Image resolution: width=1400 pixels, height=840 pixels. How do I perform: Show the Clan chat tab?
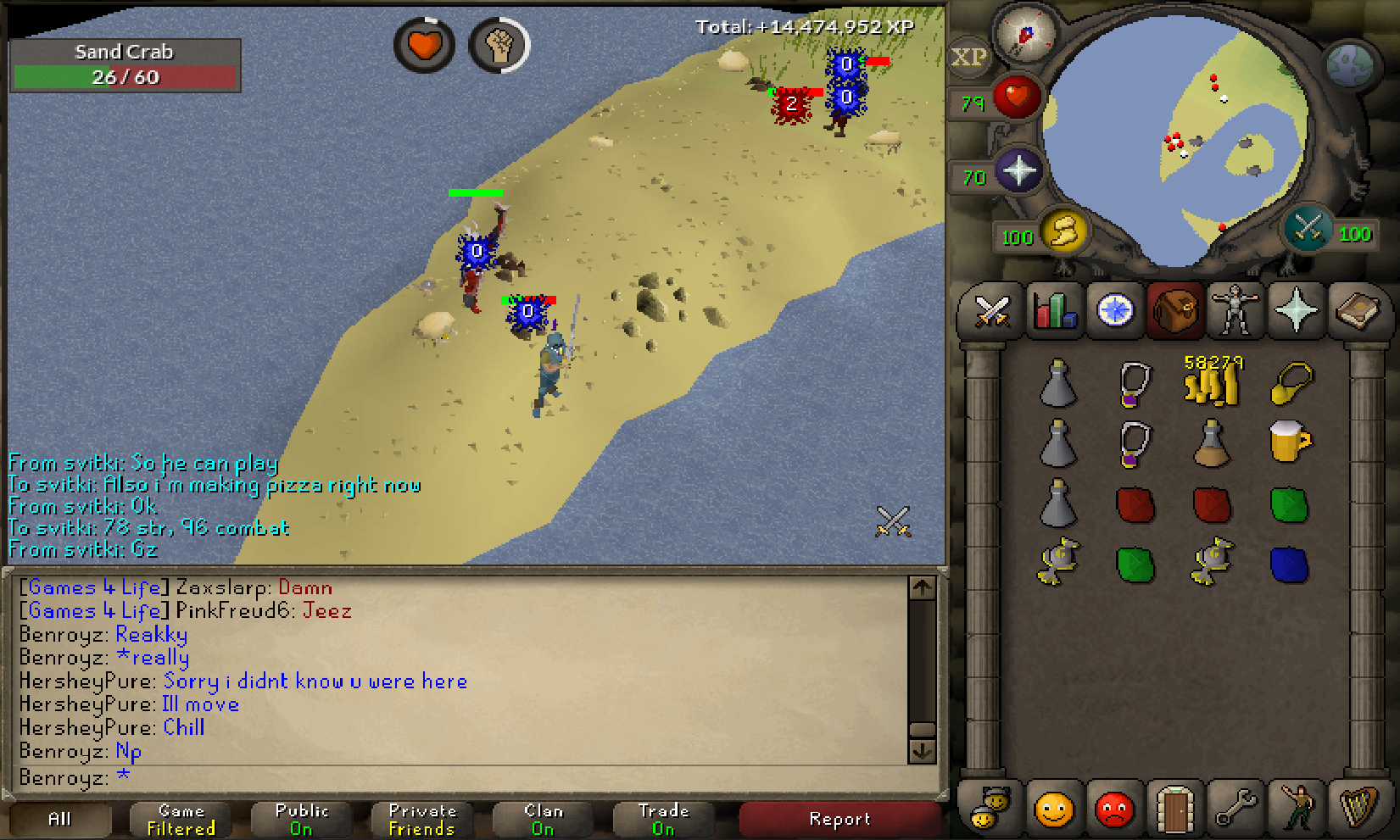[x=543, y=819]
